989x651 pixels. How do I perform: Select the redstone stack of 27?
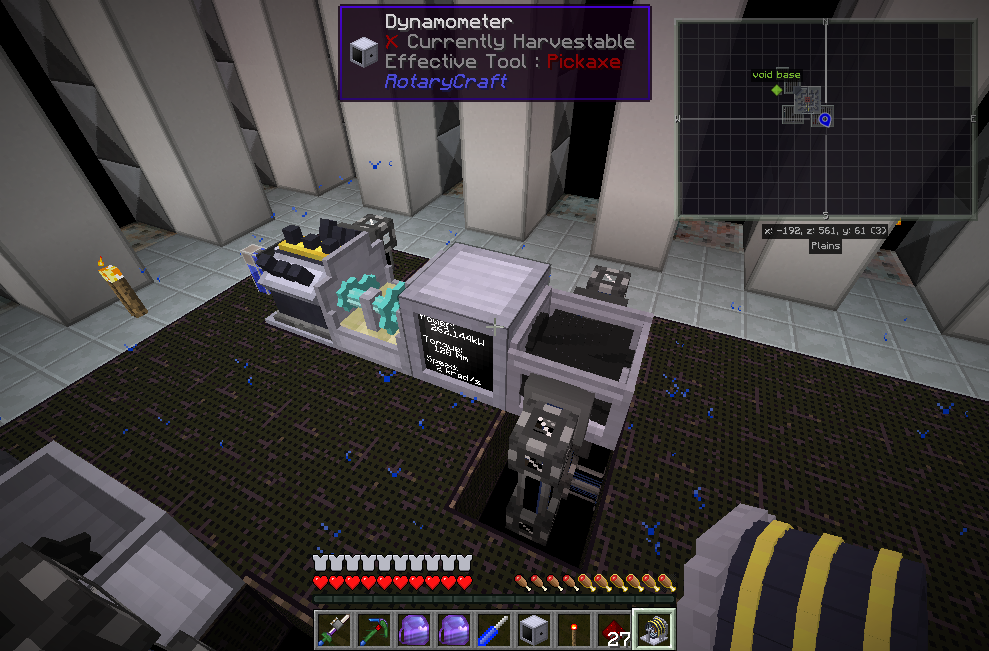(x=614, y=630)
